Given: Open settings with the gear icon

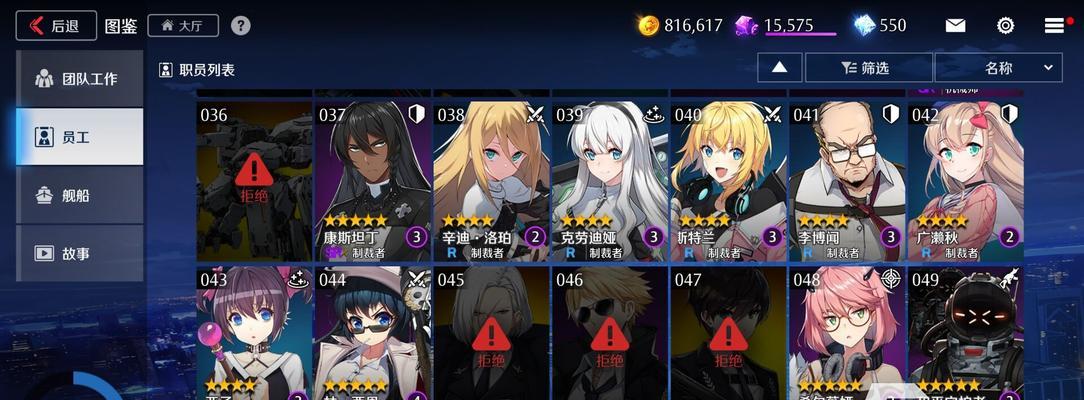Looking at the screenshot, I should point(1005,25).
